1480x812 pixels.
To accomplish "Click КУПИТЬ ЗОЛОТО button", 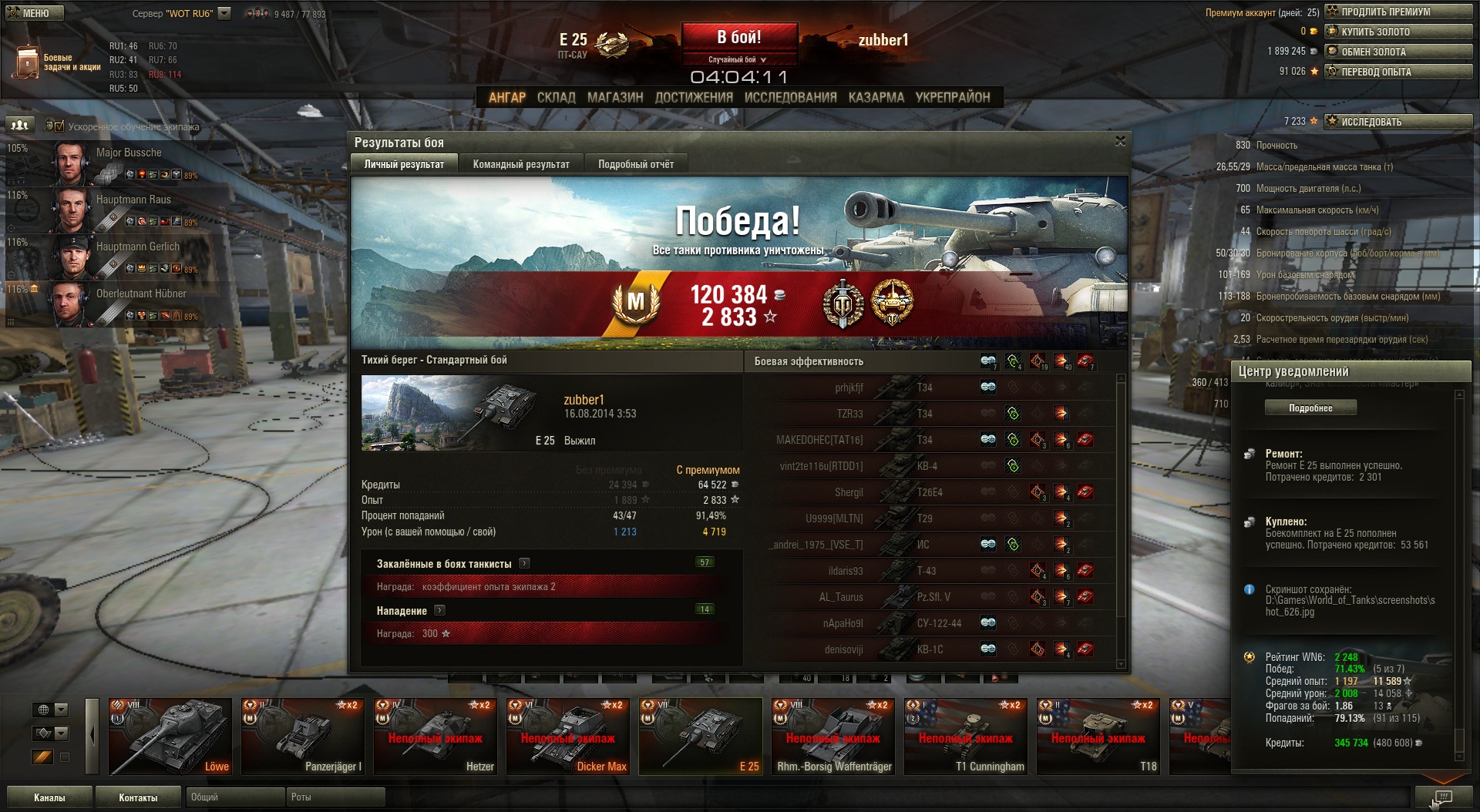I will [x=1398, y=32].
